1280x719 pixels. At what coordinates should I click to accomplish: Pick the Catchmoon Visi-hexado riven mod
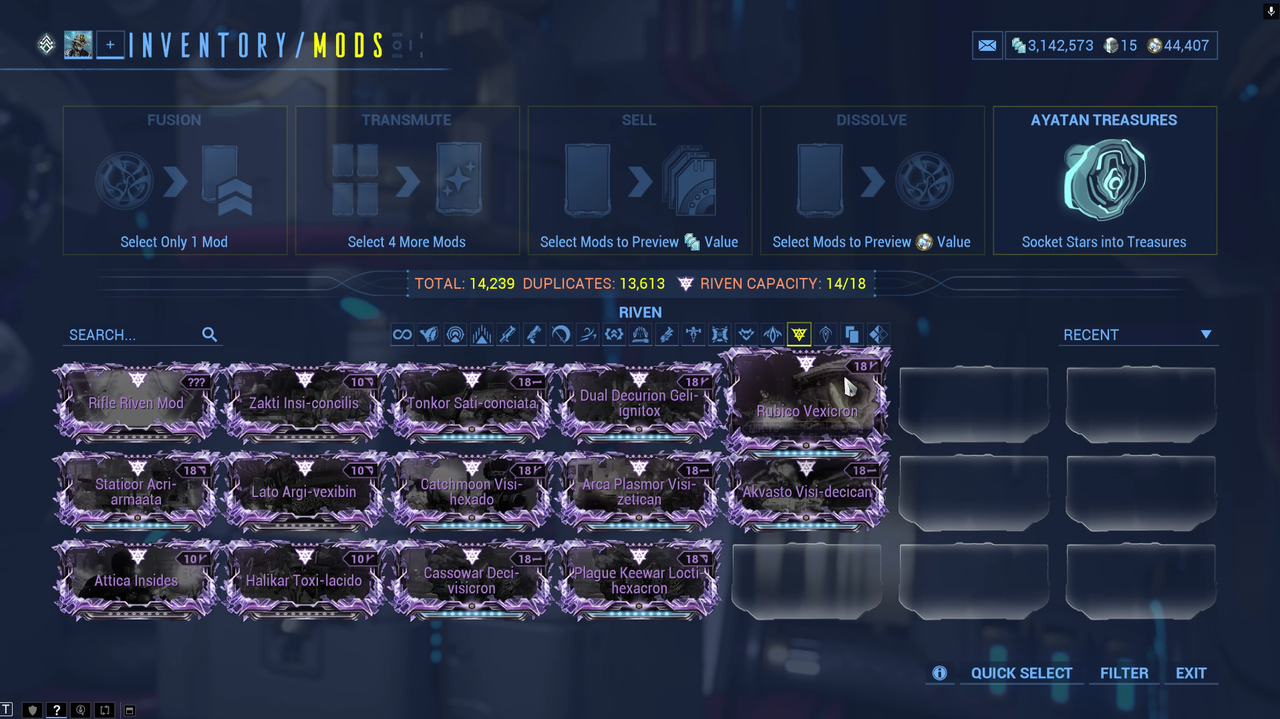coord(472,491)
